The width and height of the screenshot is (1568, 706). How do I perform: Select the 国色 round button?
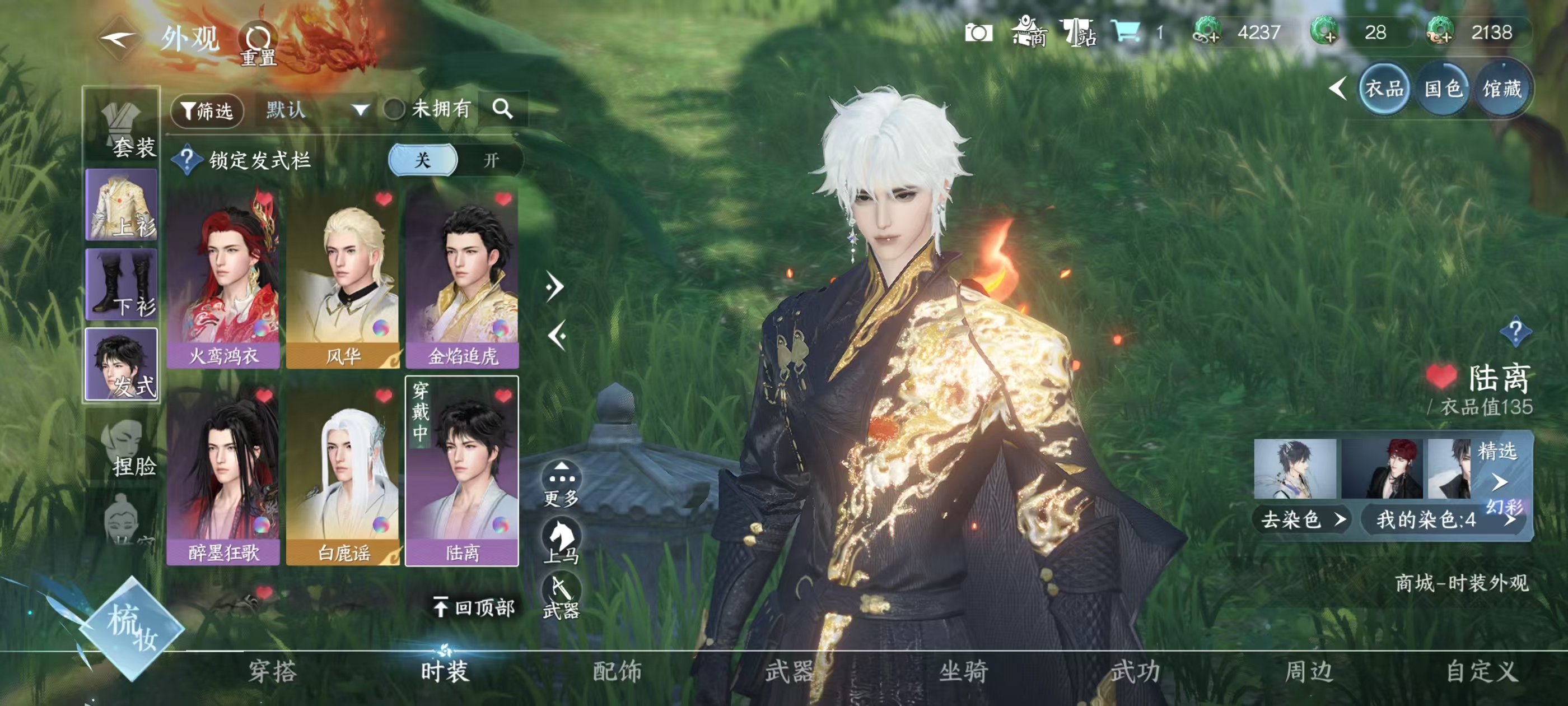1443,90
